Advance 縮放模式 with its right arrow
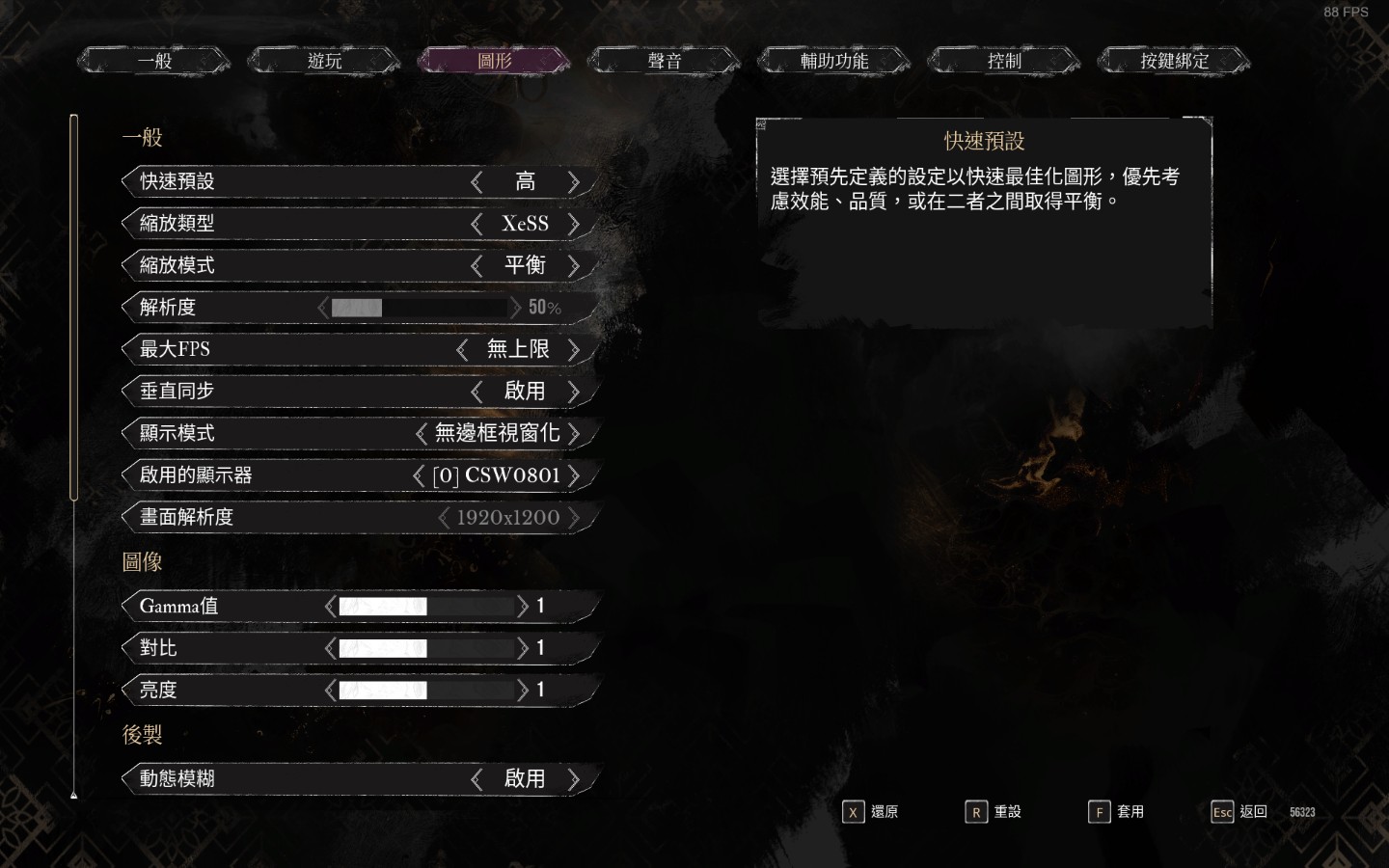The width and height of the screenshot is (1389, 868). tap(574, 265)
